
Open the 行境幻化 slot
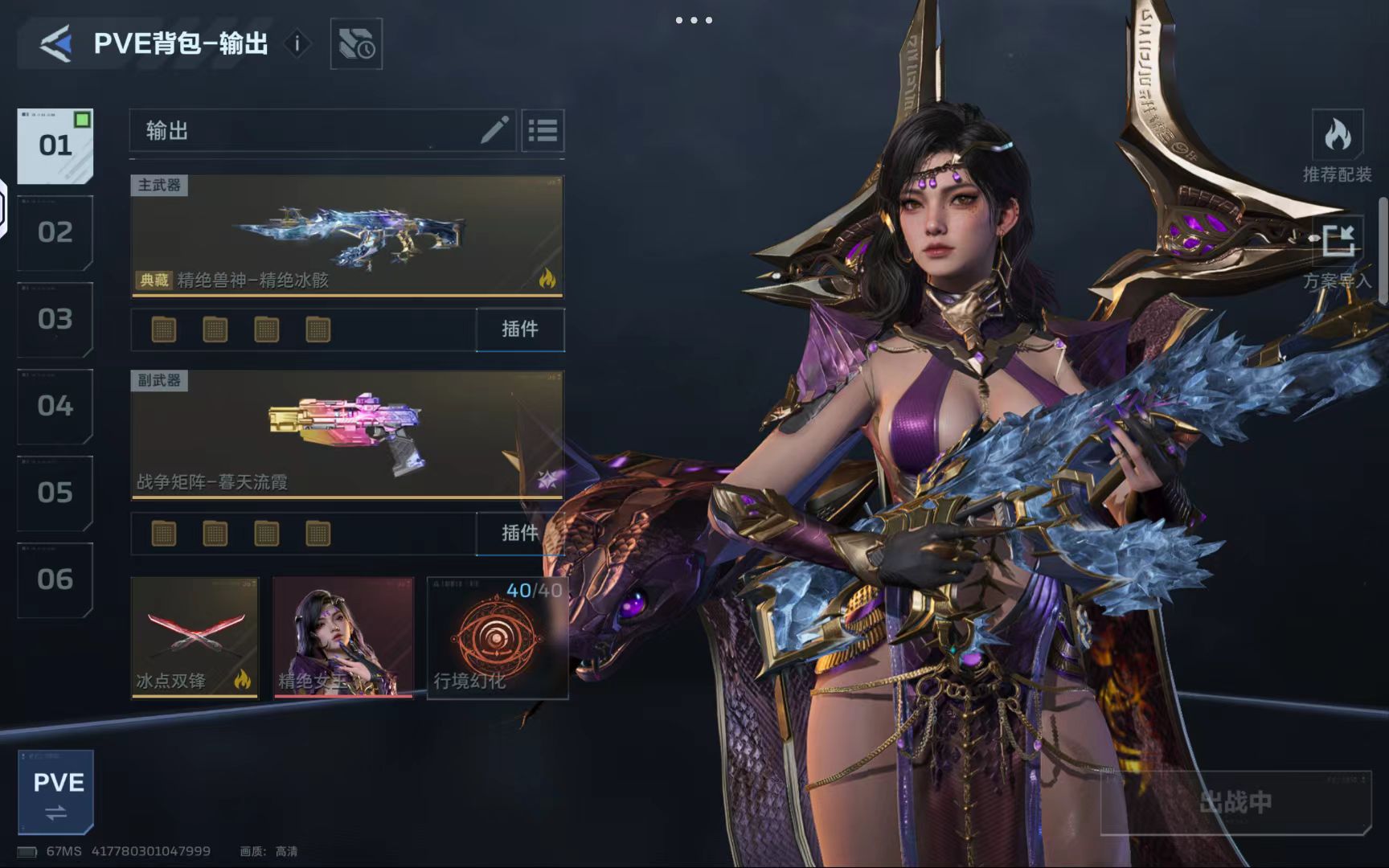[x=497, y=637]
